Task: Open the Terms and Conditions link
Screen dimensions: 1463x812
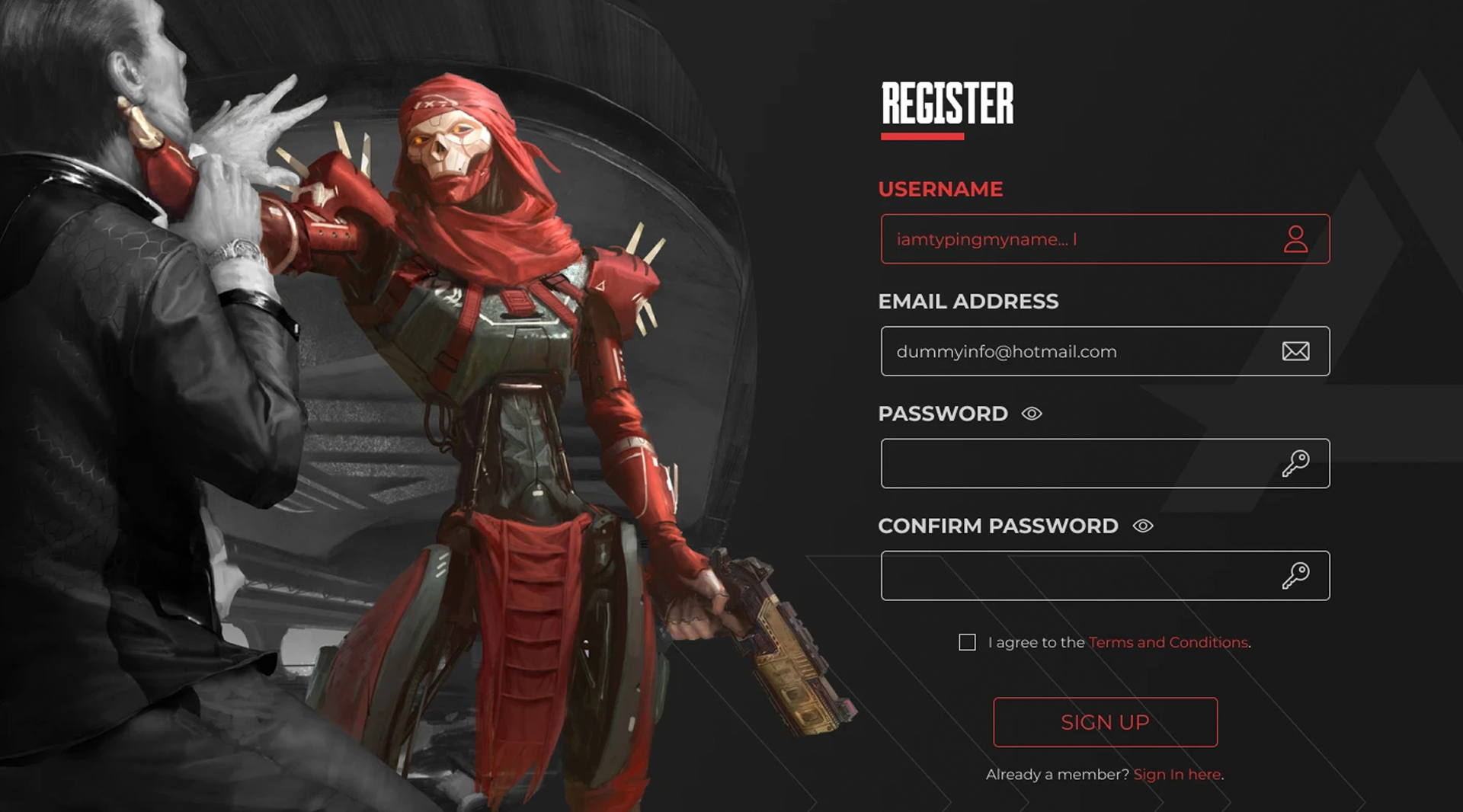Action: (1168, 642)
